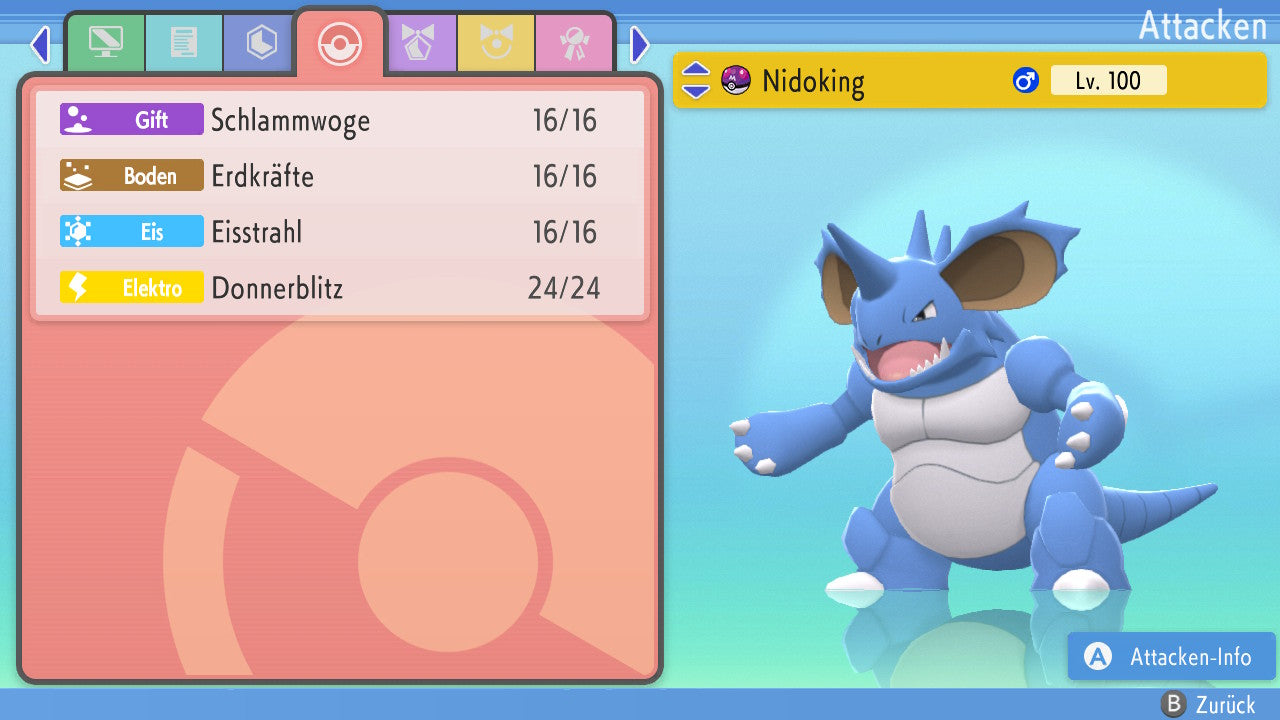Open Attacken-Info for move details
Image resolution: width=1280 pixels, height=720 pixels.
click(1171, 657)
